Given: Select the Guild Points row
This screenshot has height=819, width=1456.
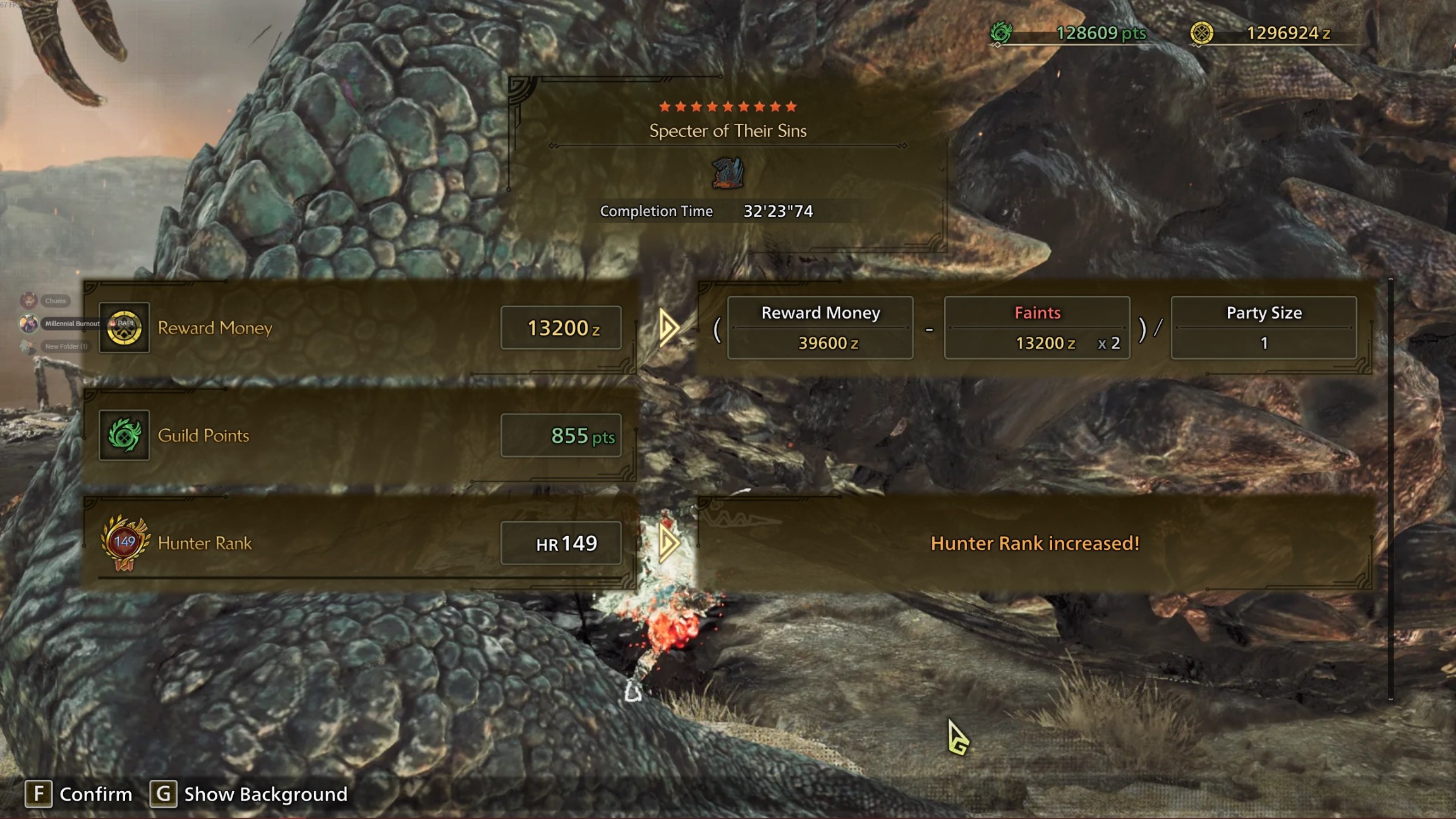Looking at the screenshot, I should 359,435.
